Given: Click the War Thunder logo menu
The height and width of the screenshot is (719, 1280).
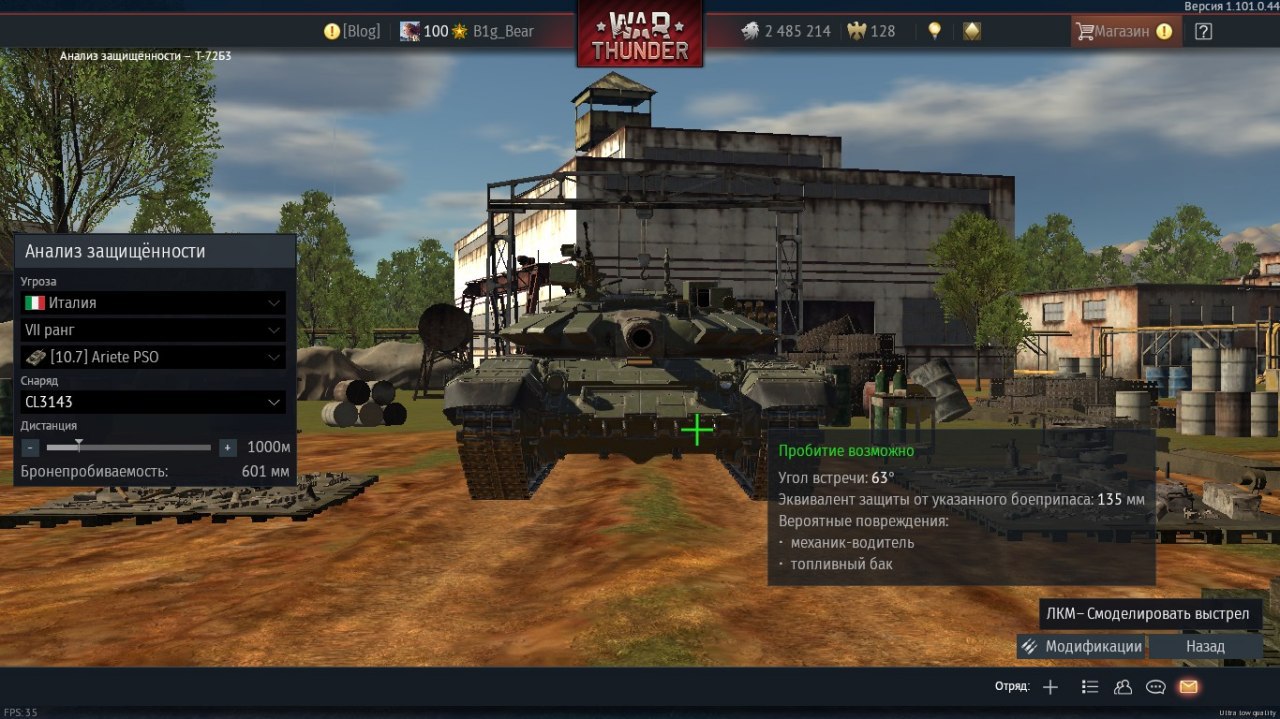Looking at the screenshot, I should click(x=640, y=35).
